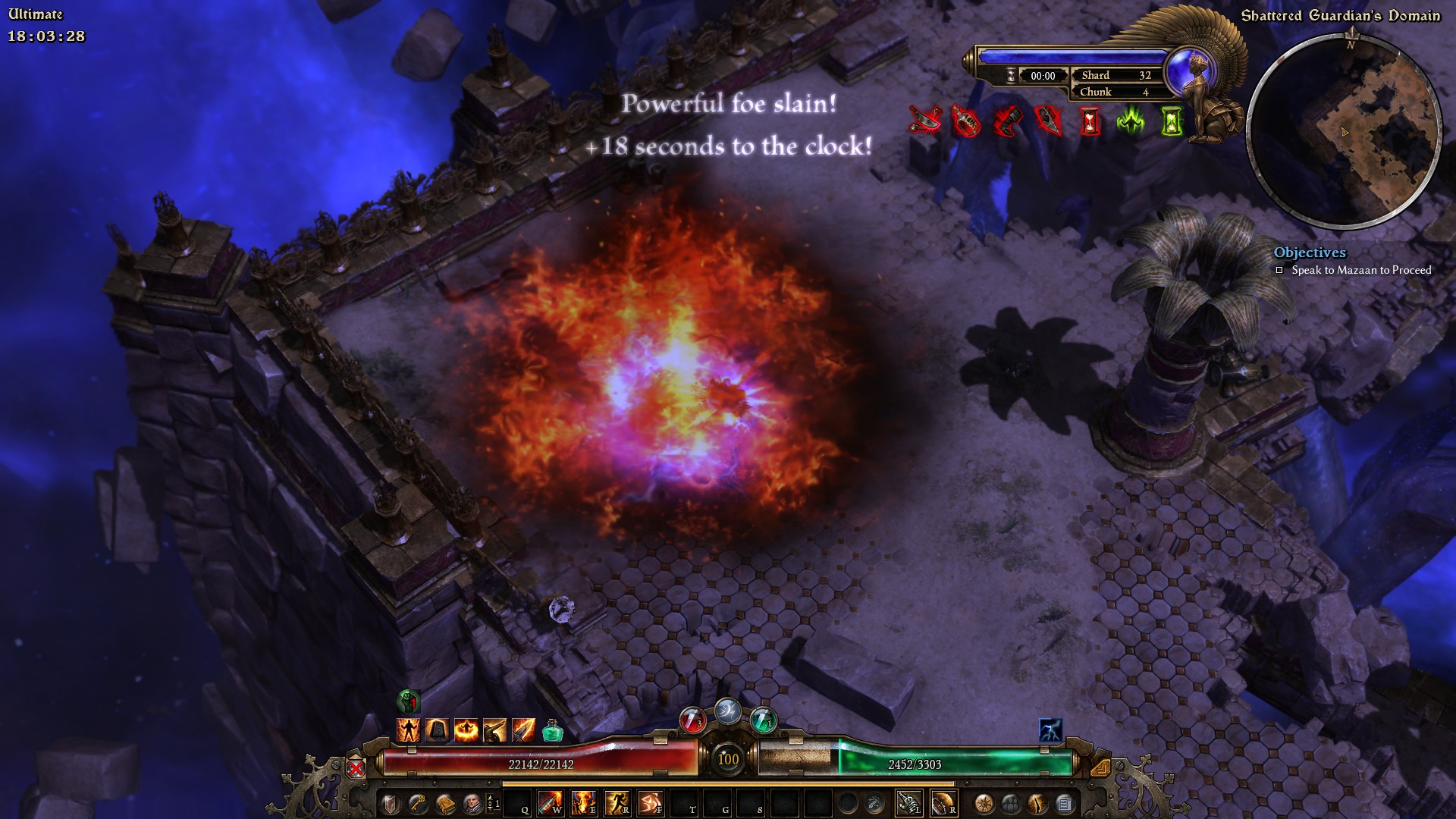Use the green energy potion
The image size is (1456, 819).
[763, 719]
